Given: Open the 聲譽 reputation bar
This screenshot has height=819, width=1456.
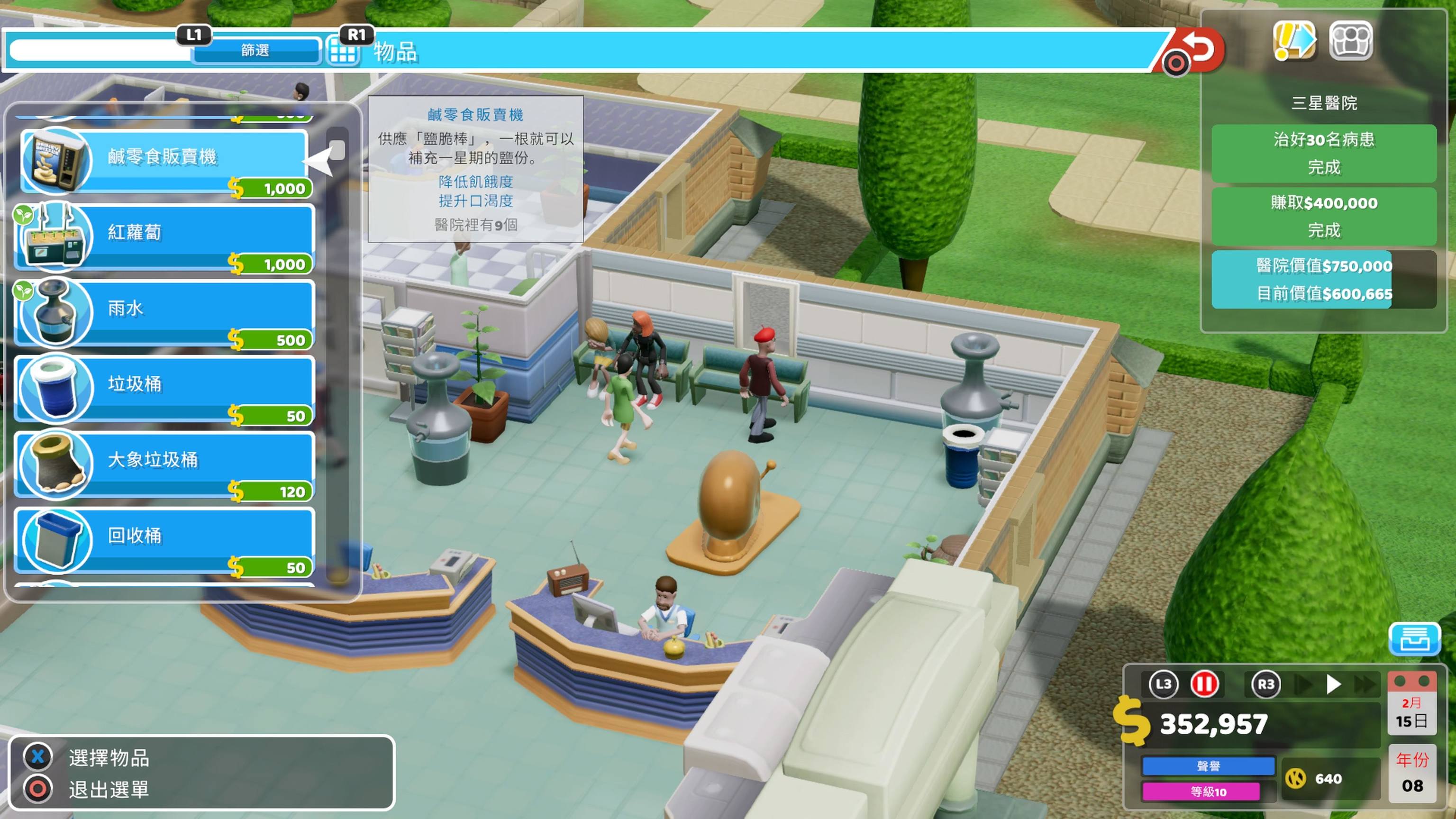Looking at the screenshot, I should point(1208,766).
